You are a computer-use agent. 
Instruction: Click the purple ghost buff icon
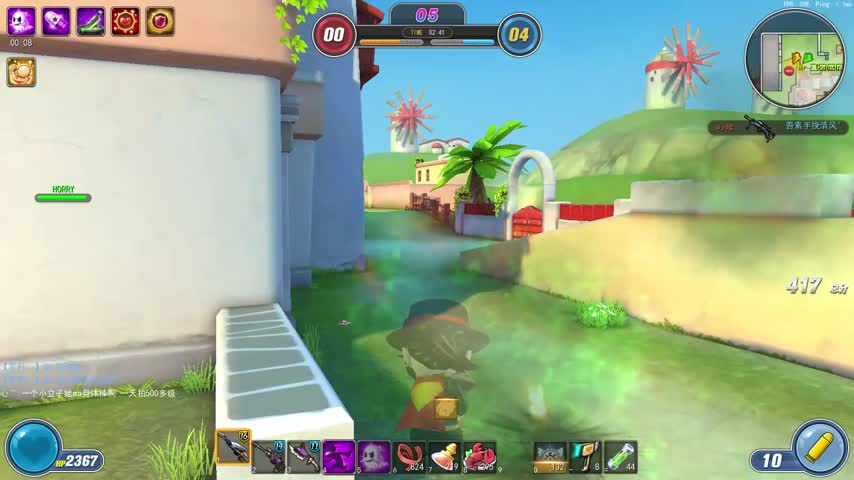[21, 21]
